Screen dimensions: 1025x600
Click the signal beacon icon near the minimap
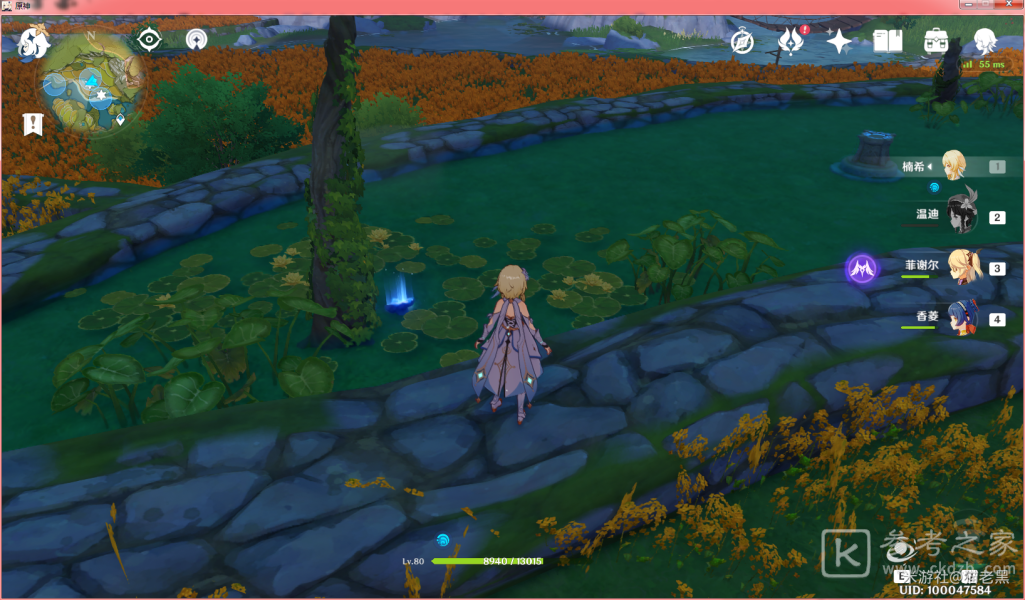click(197, 39)
